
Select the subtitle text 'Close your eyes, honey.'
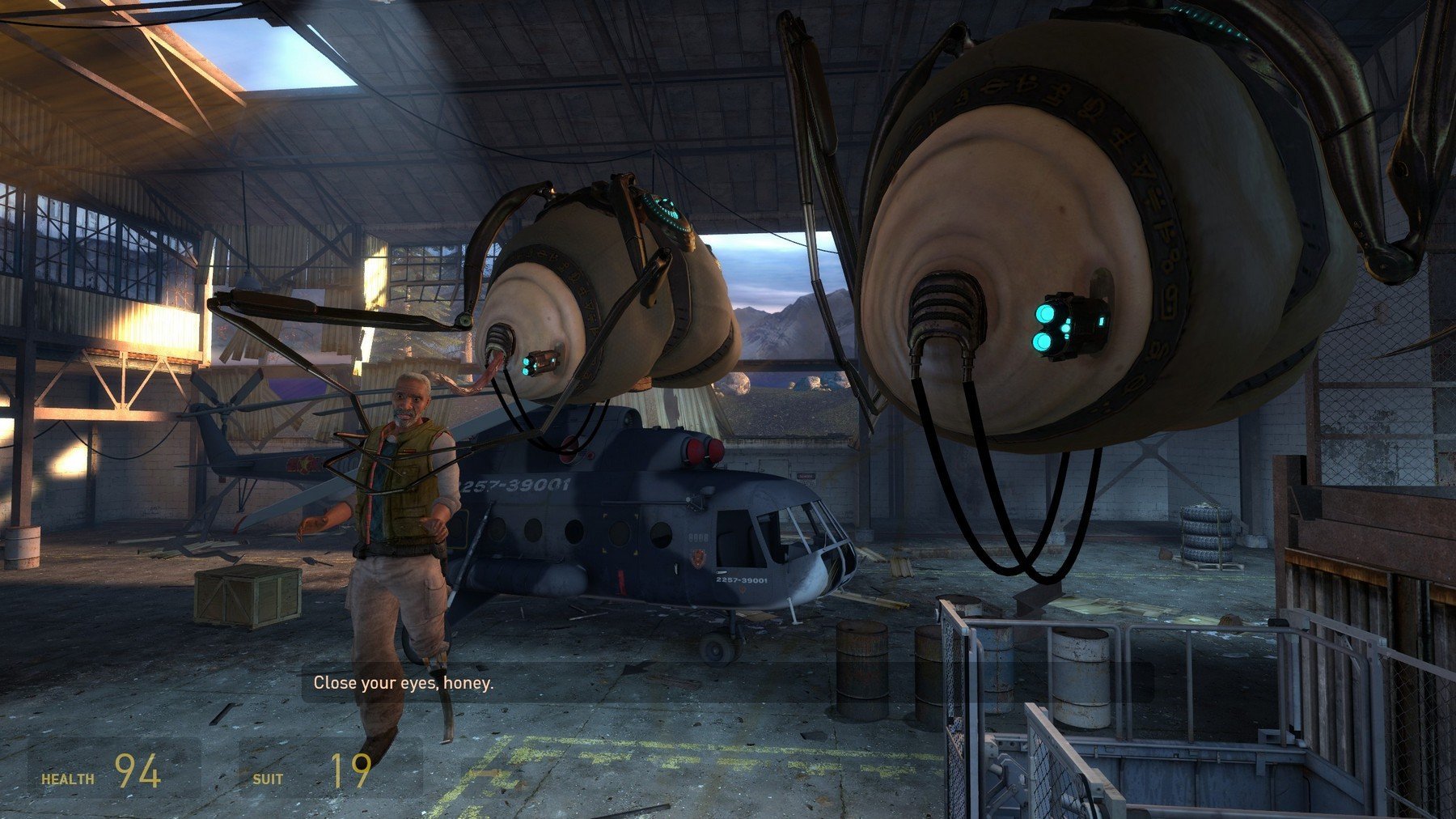pyautogui.click(x=404, y=684)
